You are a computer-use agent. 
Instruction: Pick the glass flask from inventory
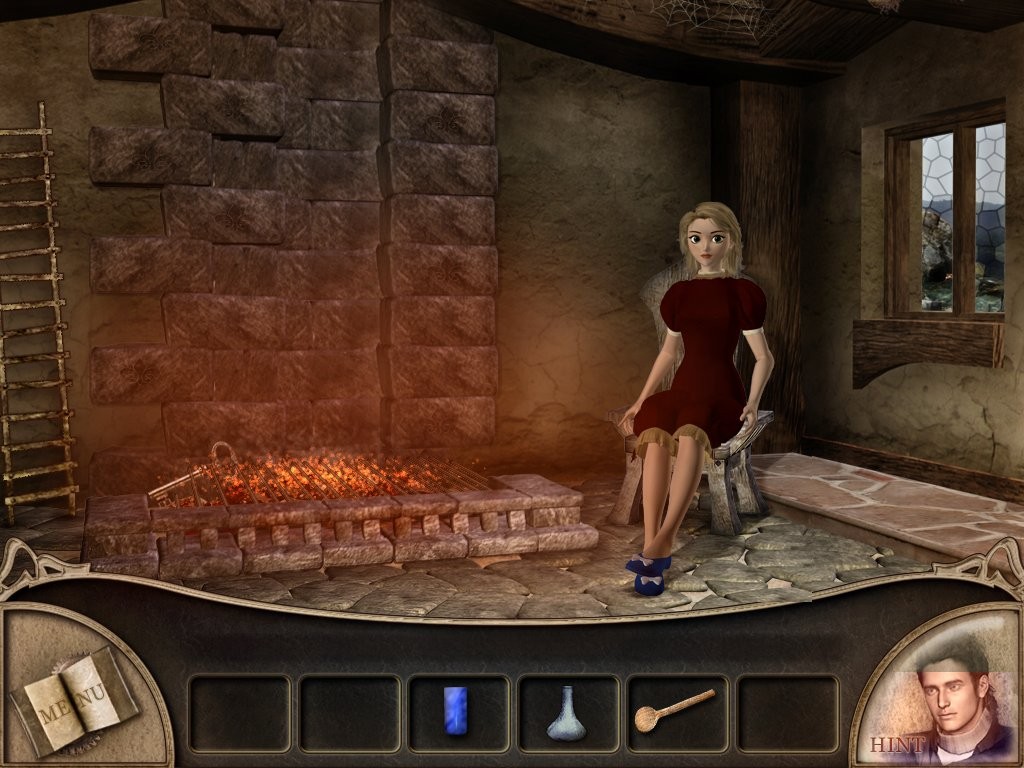tap(566, 713)
